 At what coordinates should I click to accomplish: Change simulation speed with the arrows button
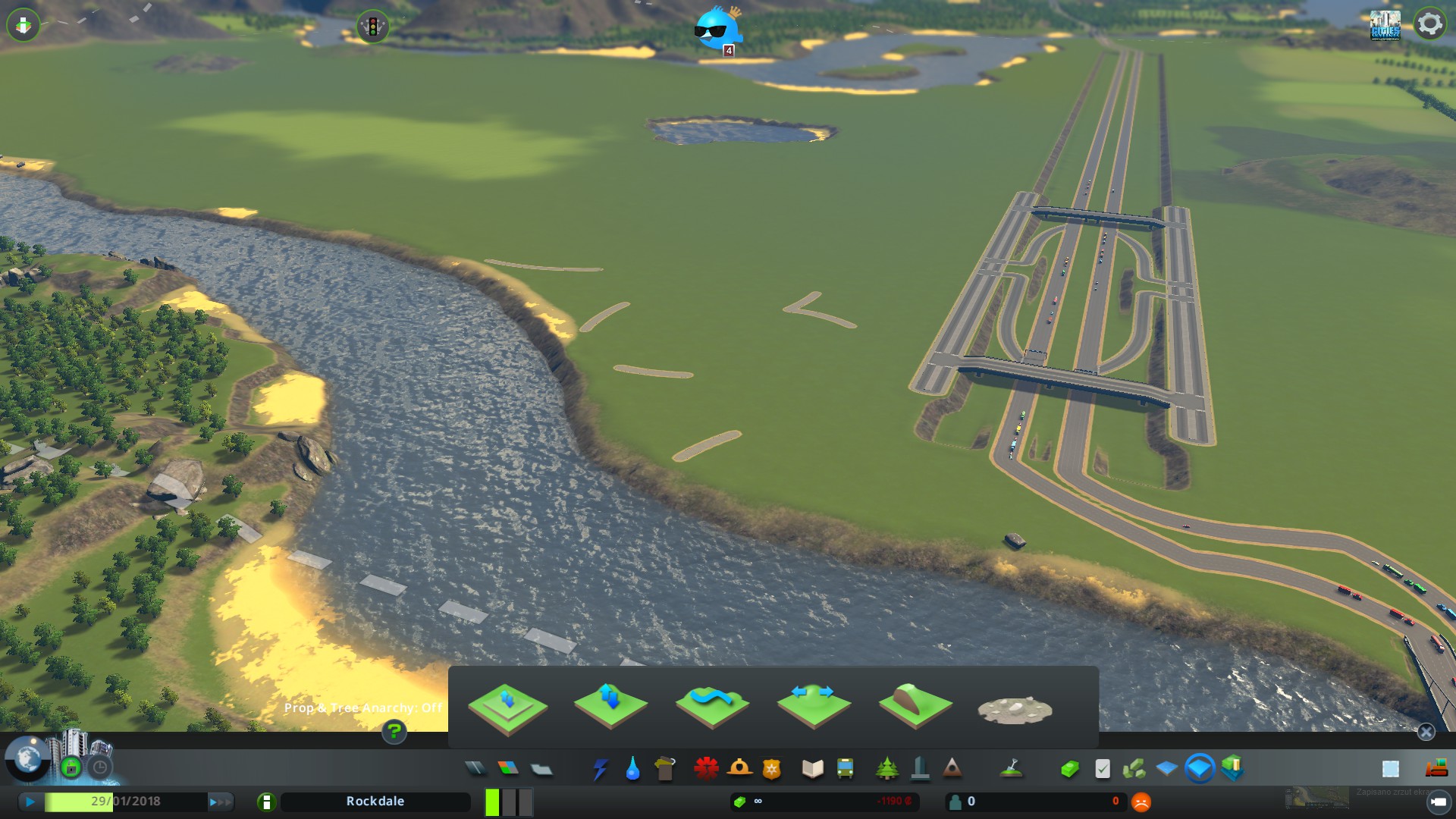[x=220, y=802]
